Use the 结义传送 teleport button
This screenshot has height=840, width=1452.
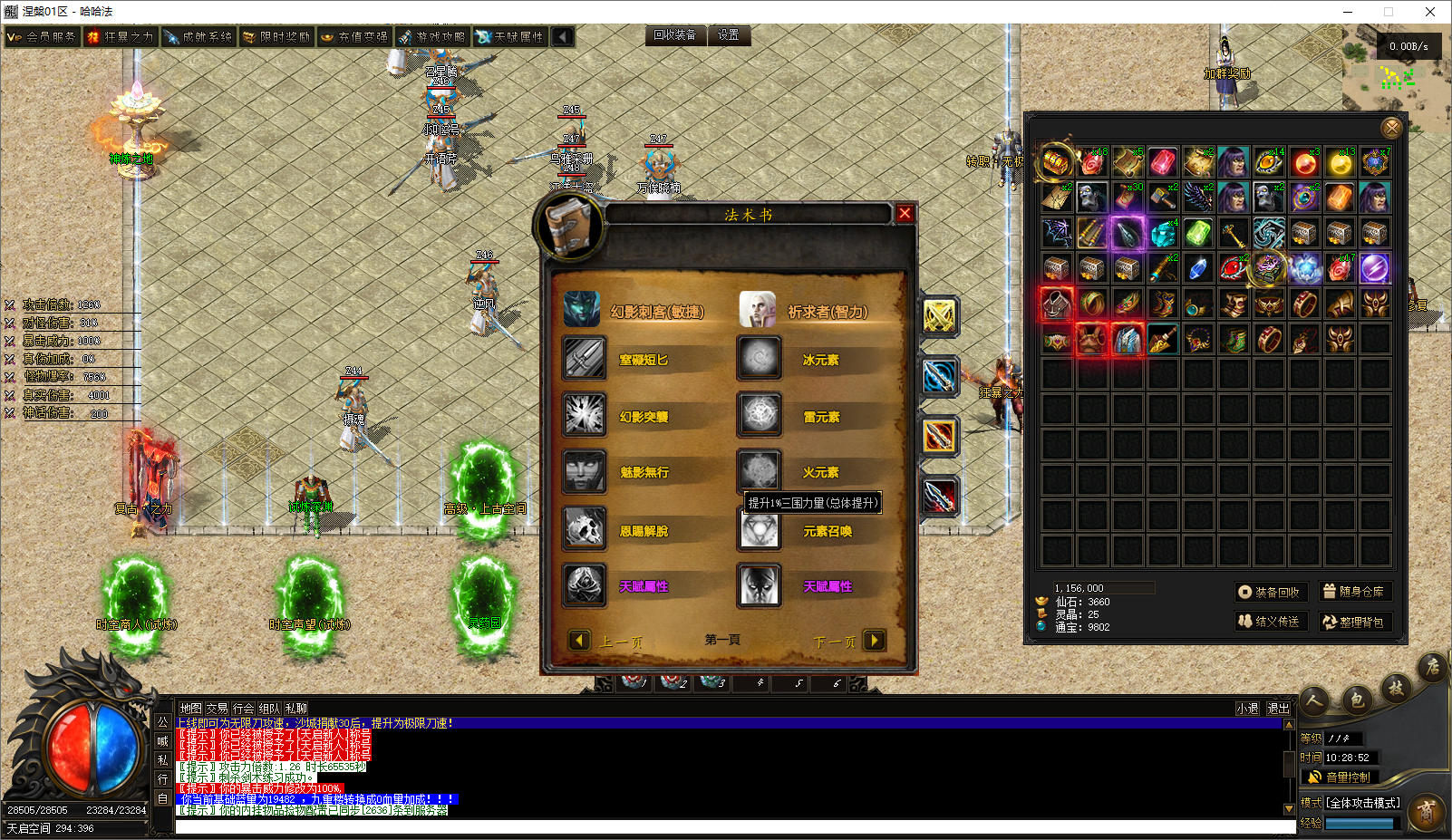[x=1269, y=622]
